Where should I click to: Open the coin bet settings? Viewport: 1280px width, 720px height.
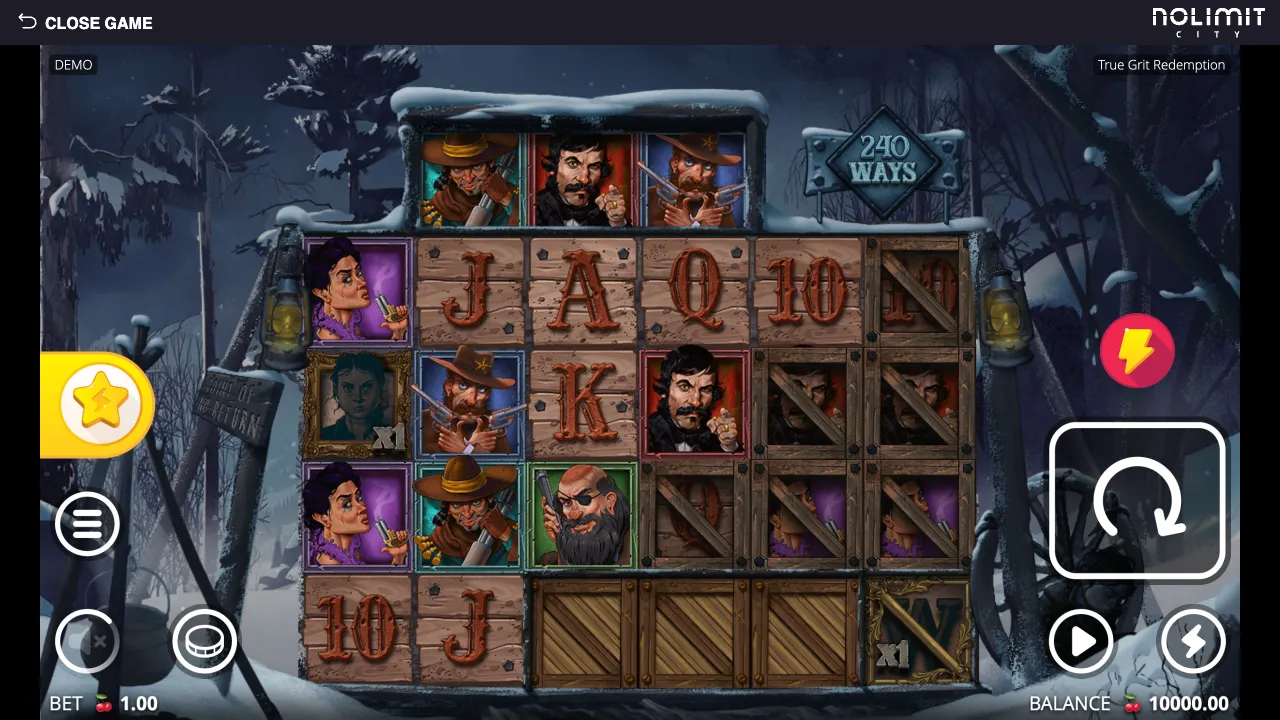[x=204, y=641]
